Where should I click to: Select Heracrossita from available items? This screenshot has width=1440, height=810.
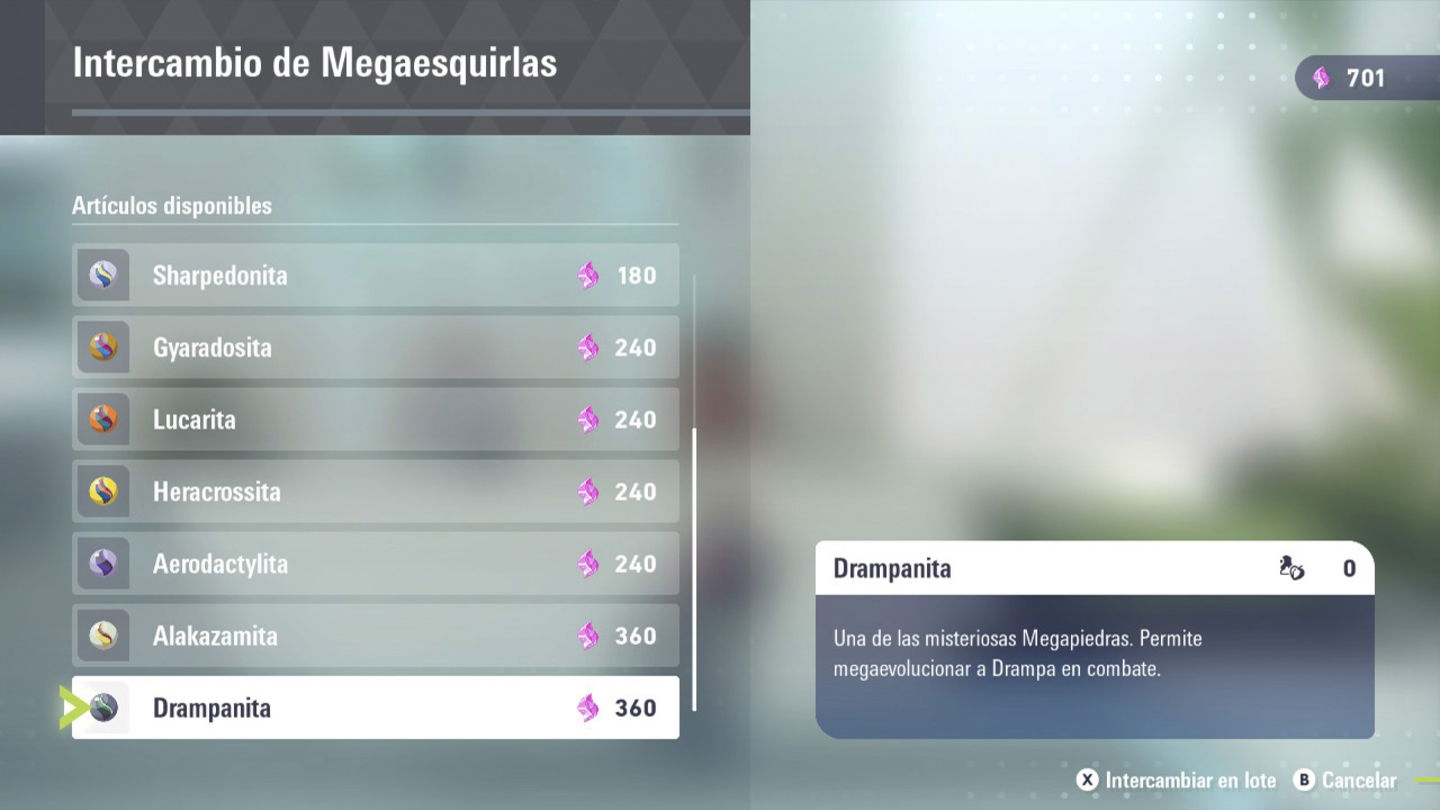(375, 491)
